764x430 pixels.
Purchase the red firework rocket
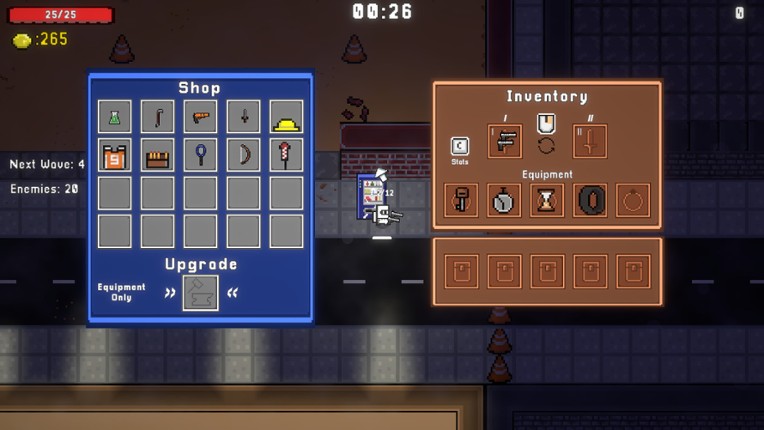click(x=287, y=155)
